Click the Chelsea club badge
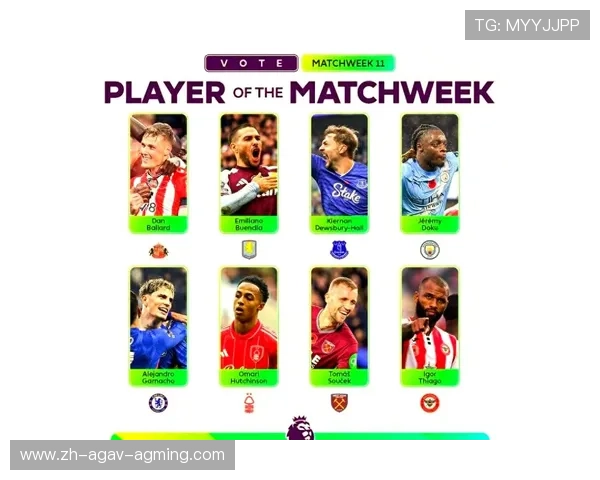 (158, 403)
